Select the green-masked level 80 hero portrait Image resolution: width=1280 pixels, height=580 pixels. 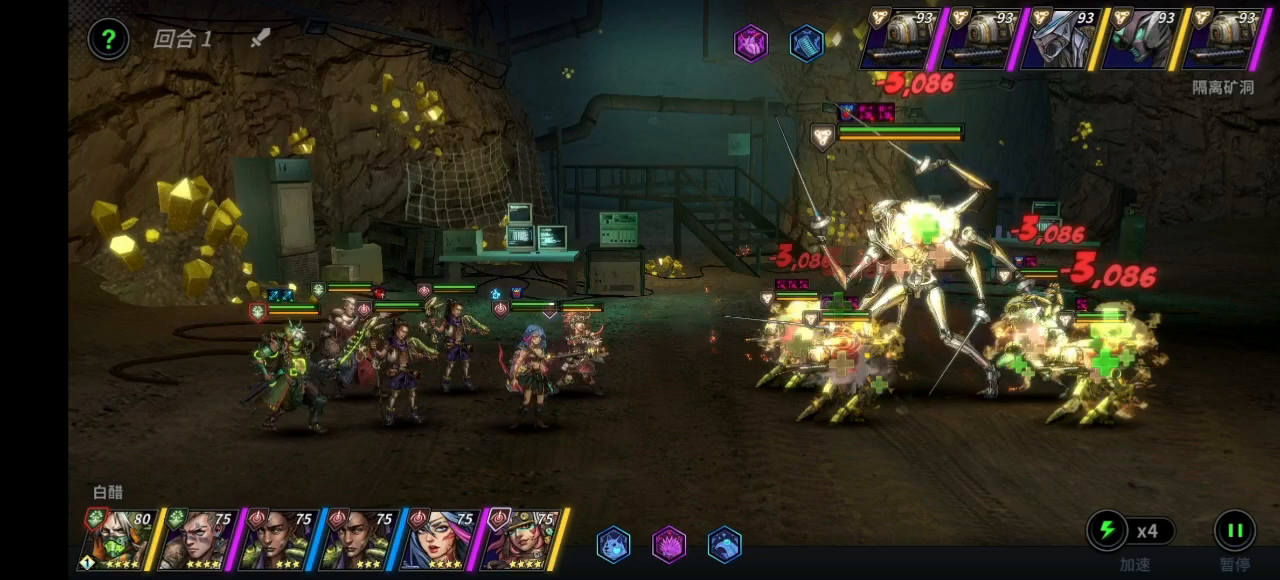pos(116,539)
